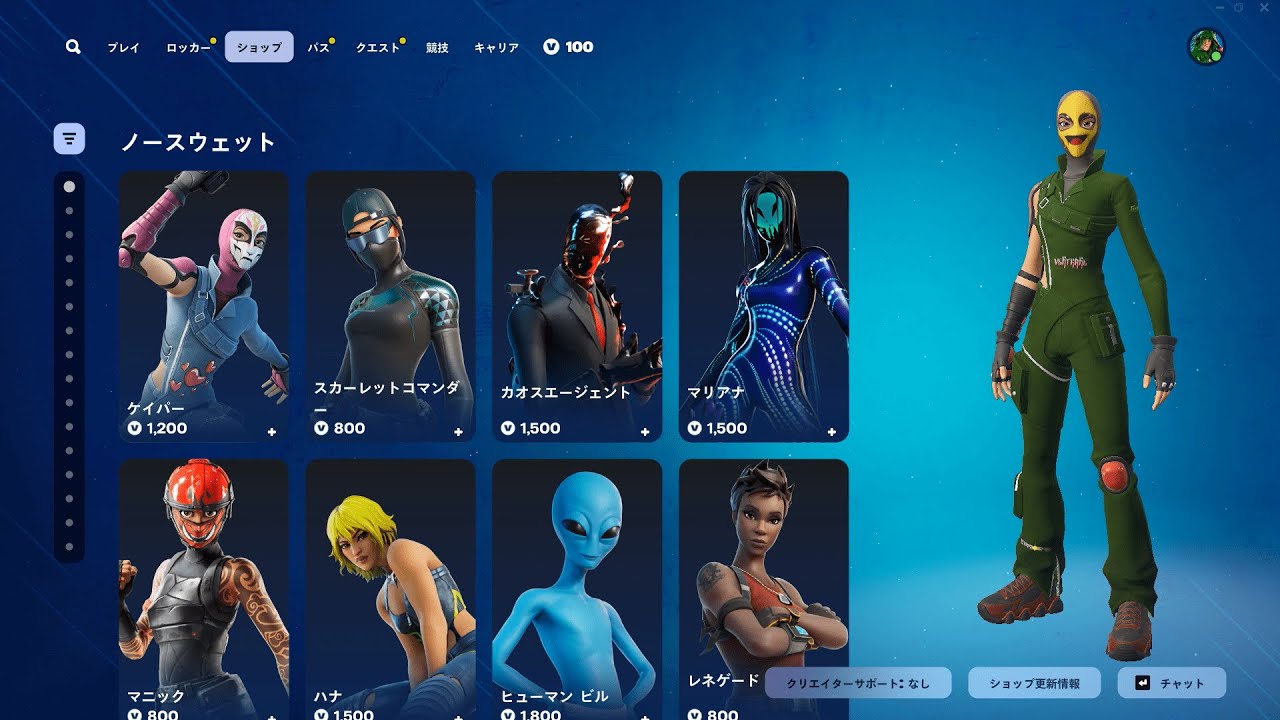
Task: Switch to the プレイ tab
Action: (x=124, y=47)
